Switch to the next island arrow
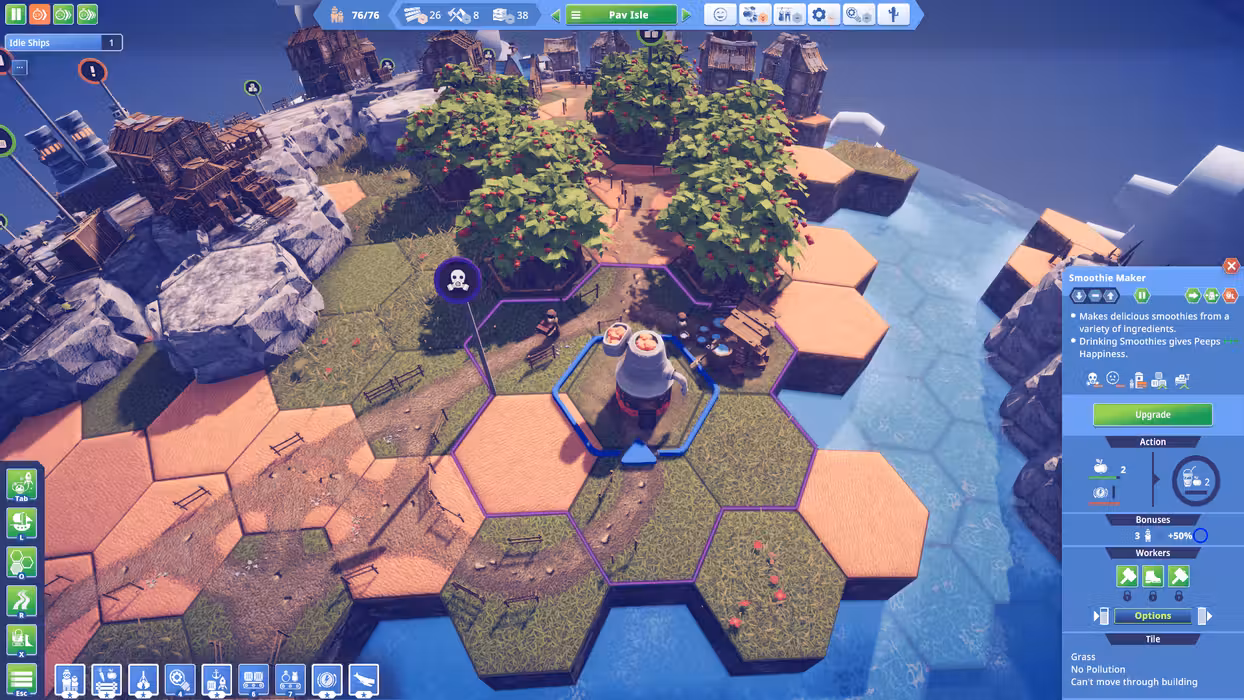 point(686,15)
